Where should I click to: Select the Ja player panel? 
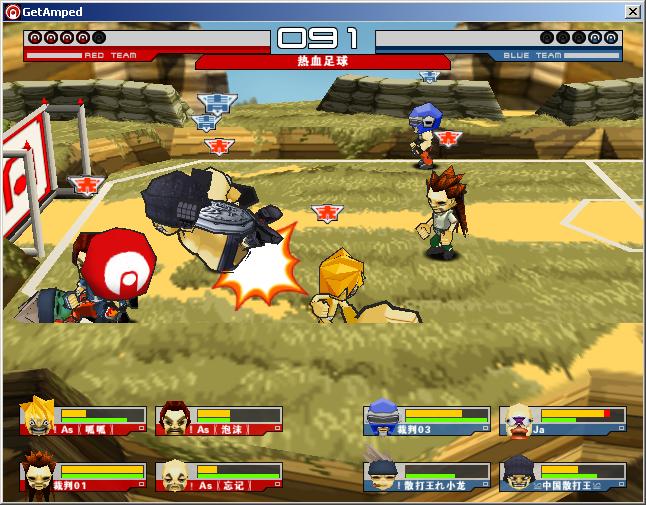563,420
